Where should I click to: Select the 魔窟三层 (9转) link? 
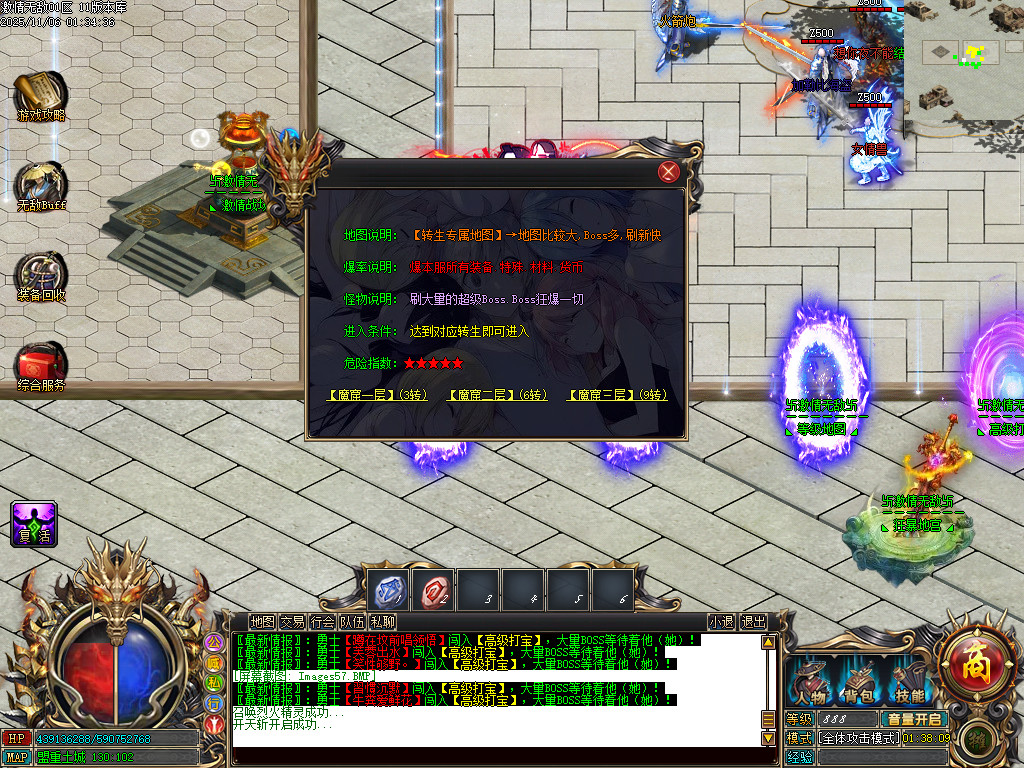pos(617,395)
